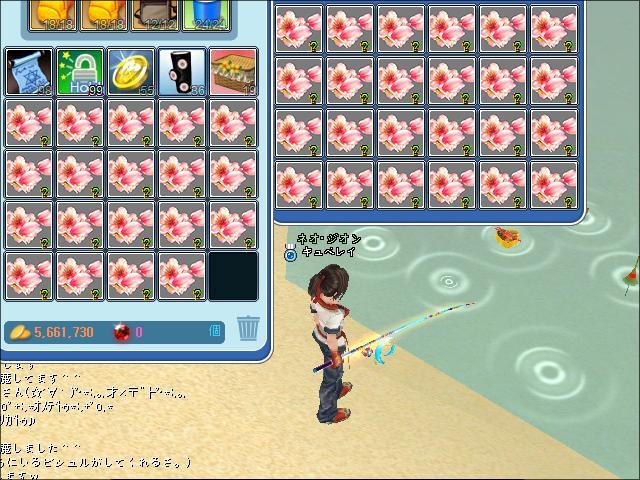Select the green padlock item

(x=80, y=72)
